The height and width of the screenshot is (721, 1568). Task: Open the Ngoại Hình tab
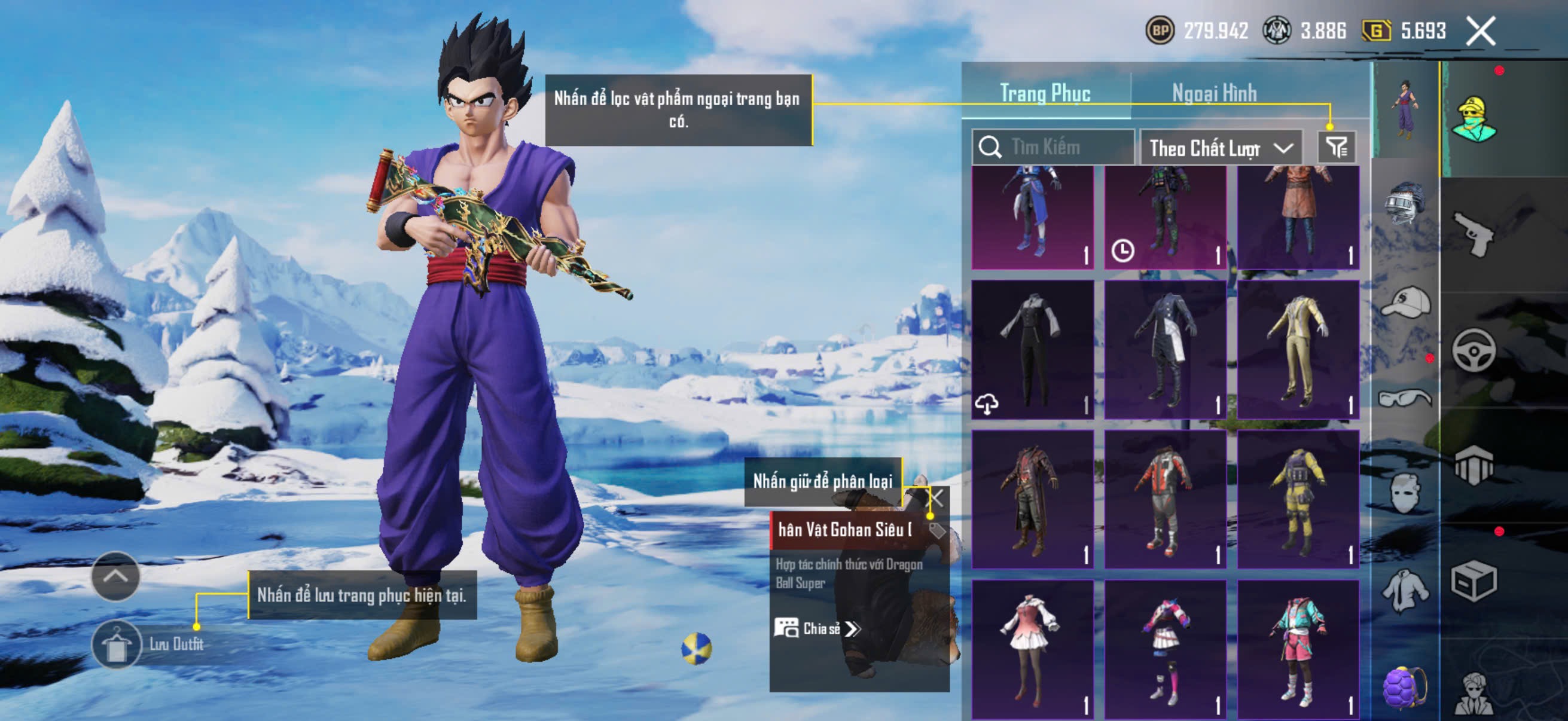pyautogui.click(x=1214, y=94)
